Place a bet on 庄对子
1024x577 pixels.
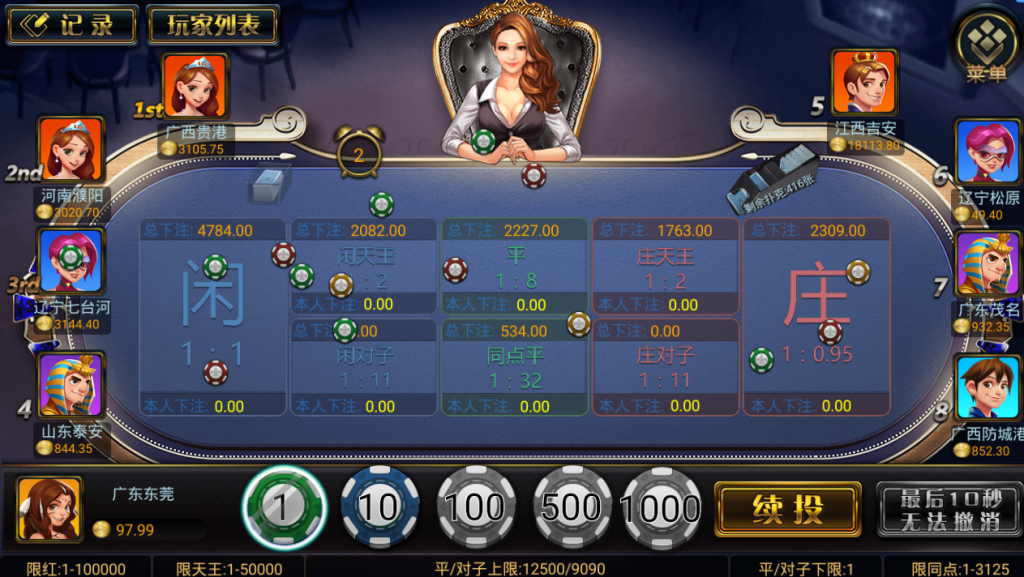tap(665, 367)
